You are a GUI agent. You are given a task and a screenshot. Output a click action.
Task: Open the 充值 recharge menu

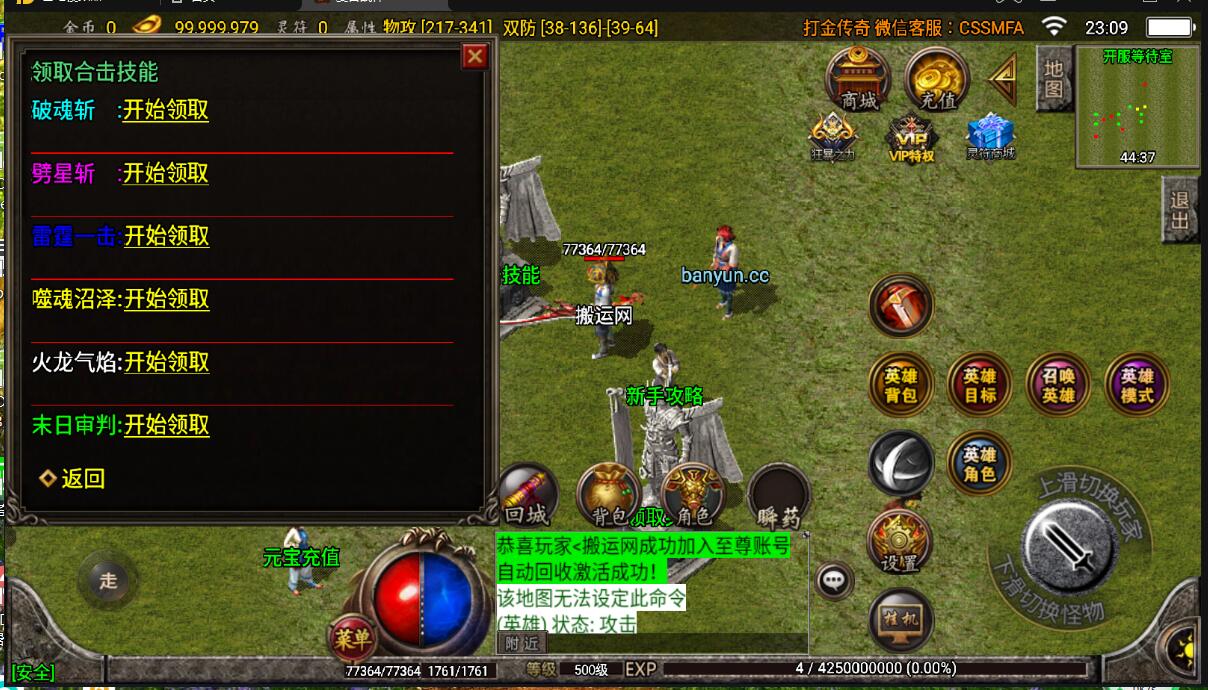pos(936,78)
